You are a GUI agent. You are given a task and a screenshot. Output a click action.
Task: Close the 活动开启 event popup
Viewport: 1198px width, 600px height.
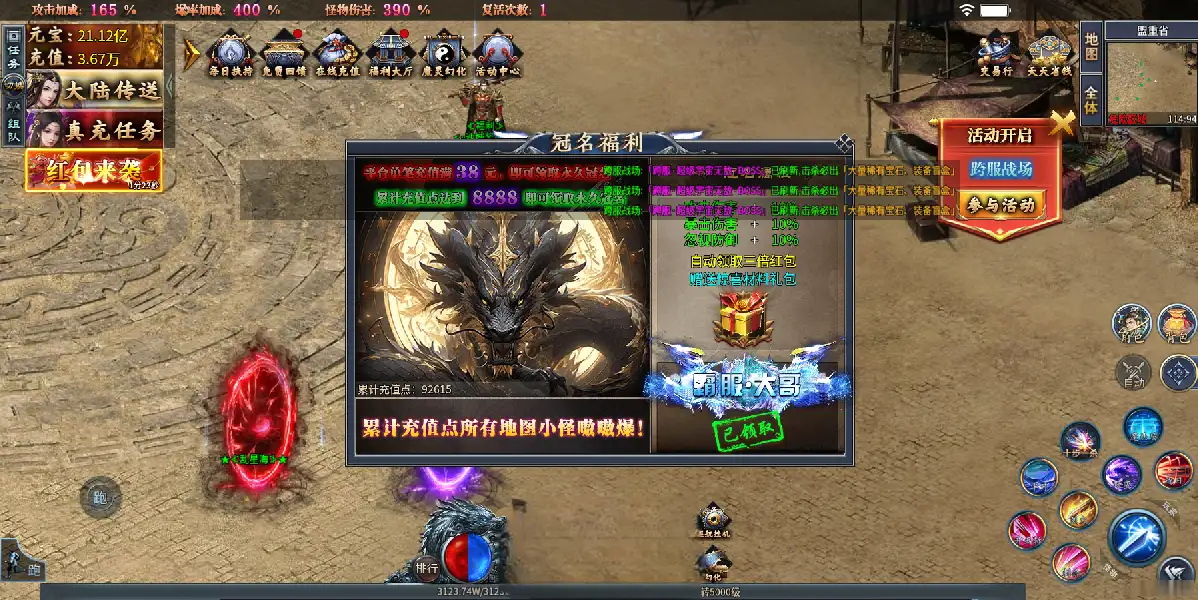(1061, 123)
